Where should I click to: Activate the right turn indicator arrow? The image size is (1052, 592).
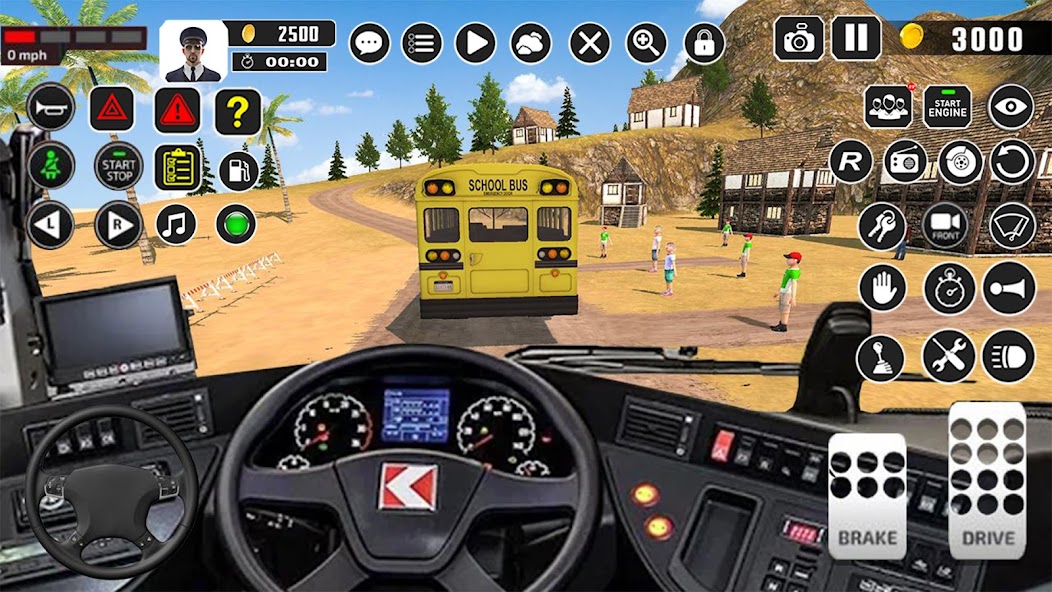coord(118,225)
